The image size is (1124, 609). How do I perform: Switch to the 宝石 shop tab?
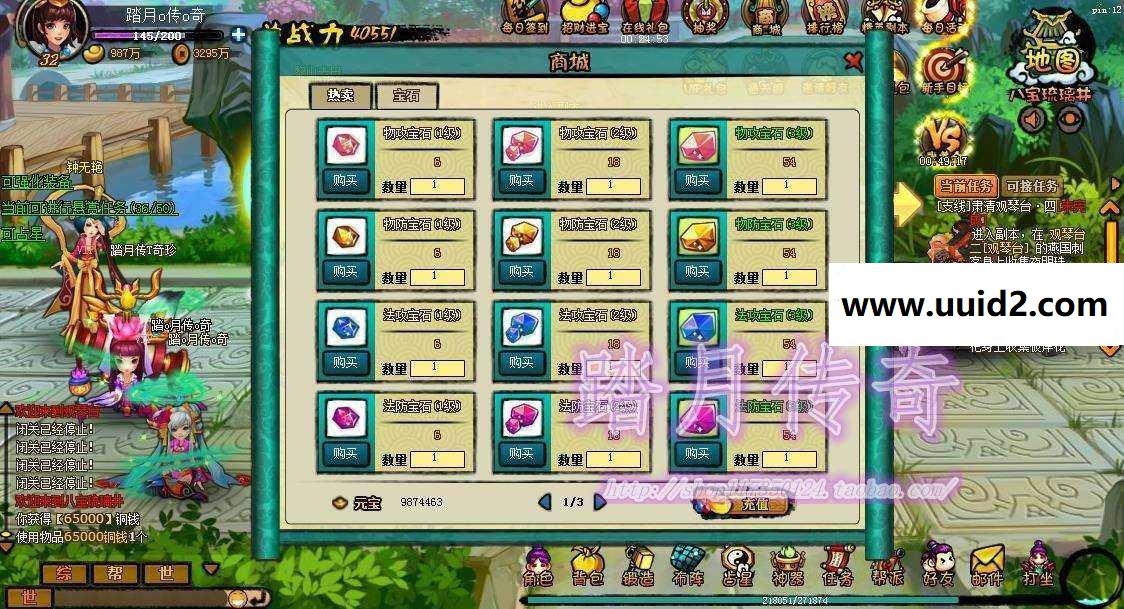pos(406,96)
